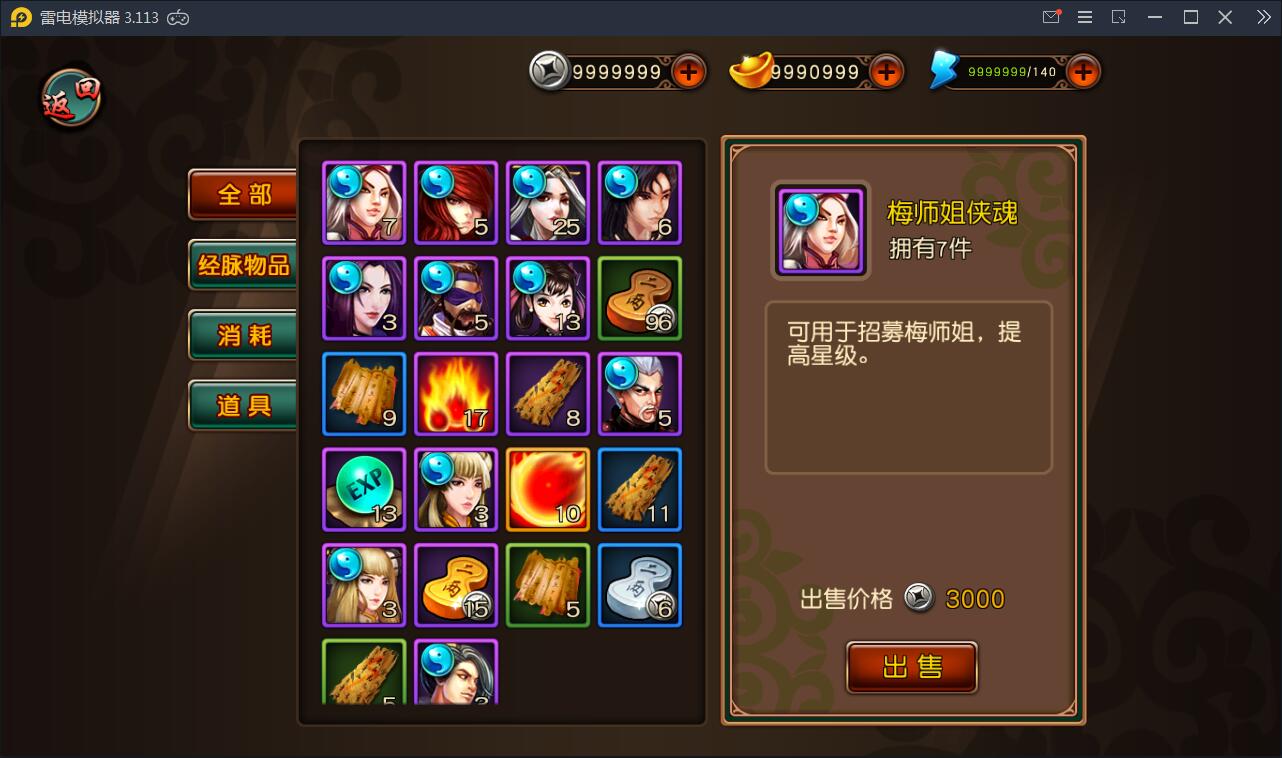Select the dice pouch item with count 15
1282x758 pixels.
(x=456, y=585)
